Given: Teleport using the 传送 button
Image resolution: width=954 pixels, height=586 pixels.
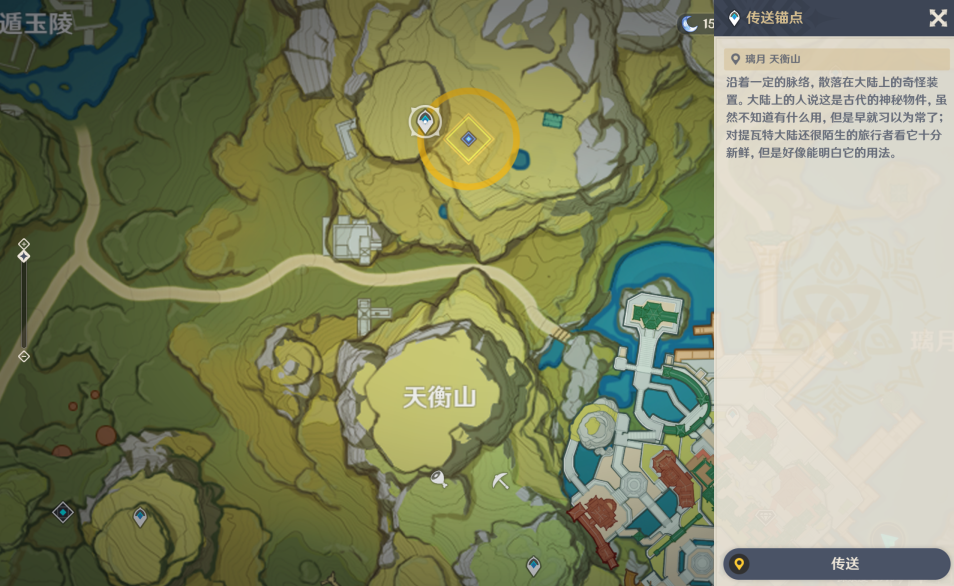Looking at the screenshot, I should 836,564.
